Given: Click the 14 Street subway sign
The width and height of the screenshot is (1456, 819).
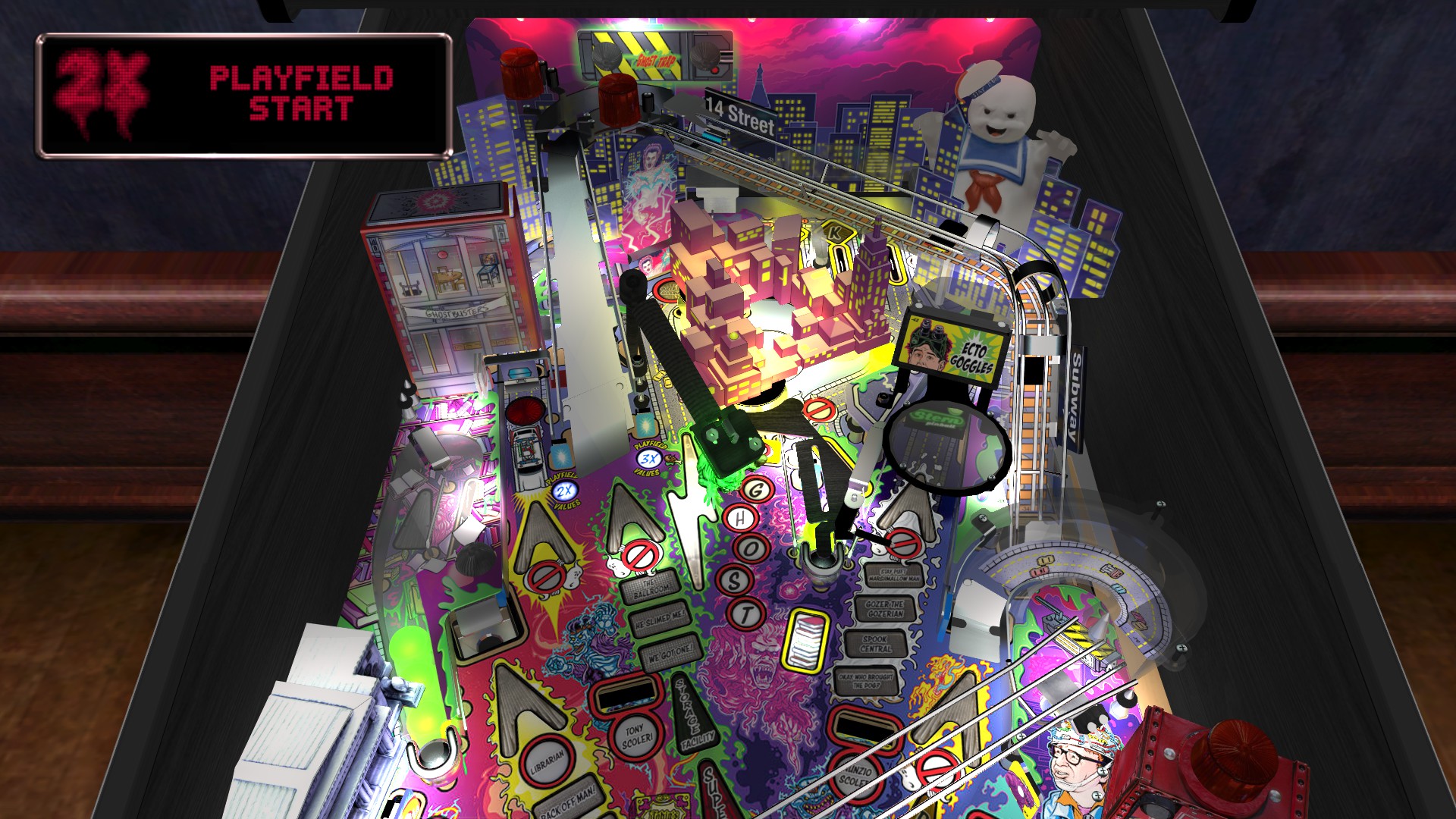Looking at the screenshot, I should click(739, 115).
